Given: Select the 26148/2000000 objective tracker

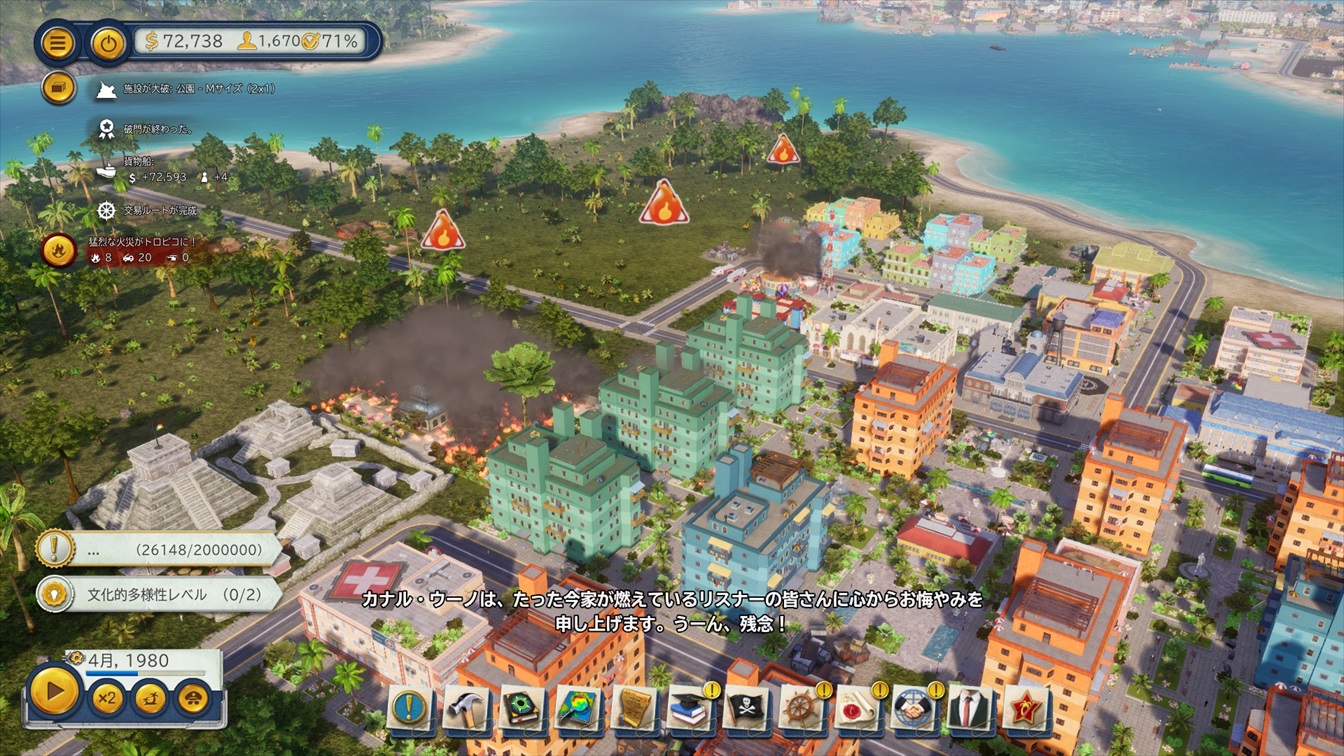Looking at the screenshot, I should [160, 549].
